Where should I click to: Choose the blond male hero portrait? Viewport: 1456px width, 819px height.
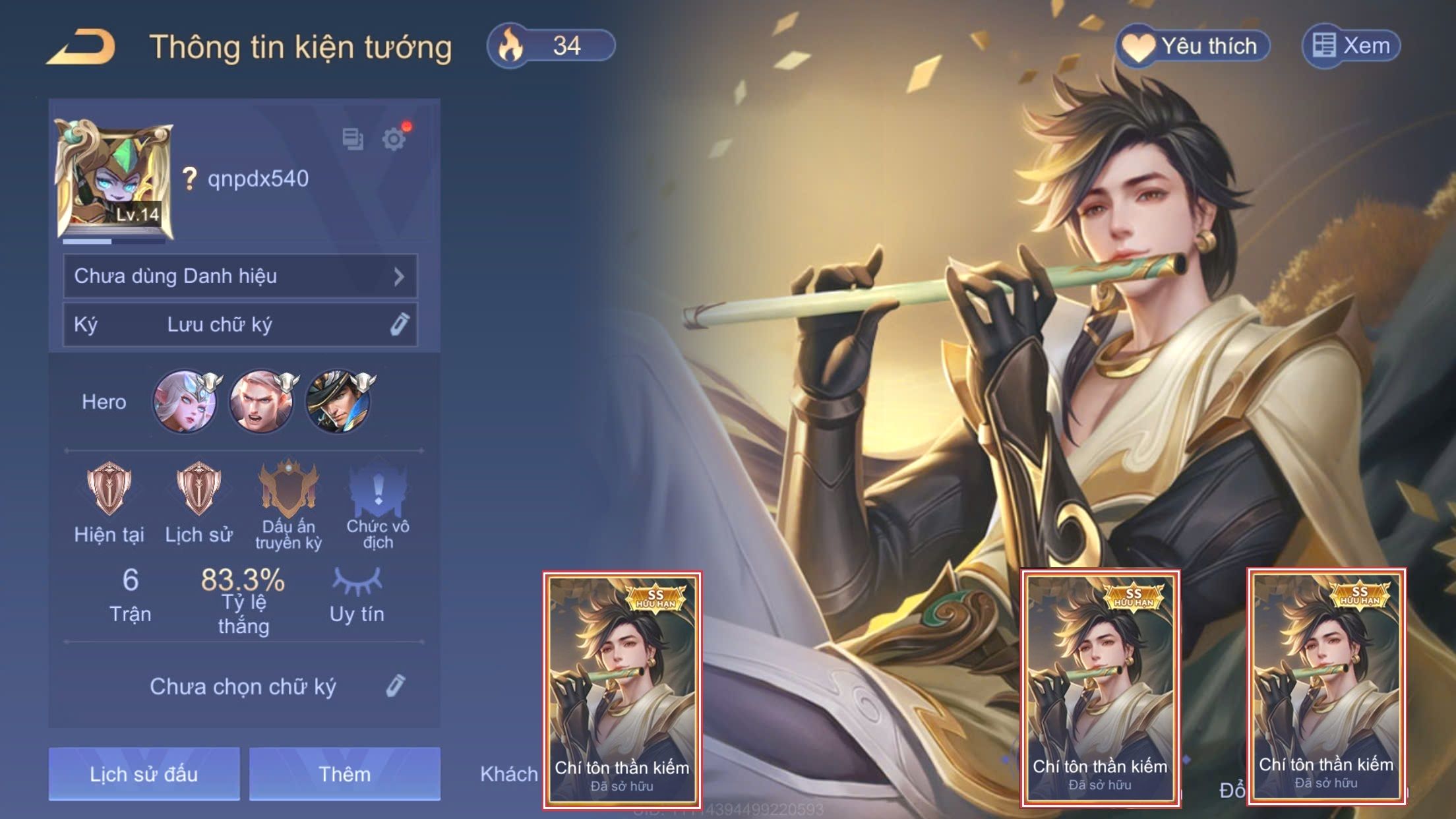[x=262, y=401]
